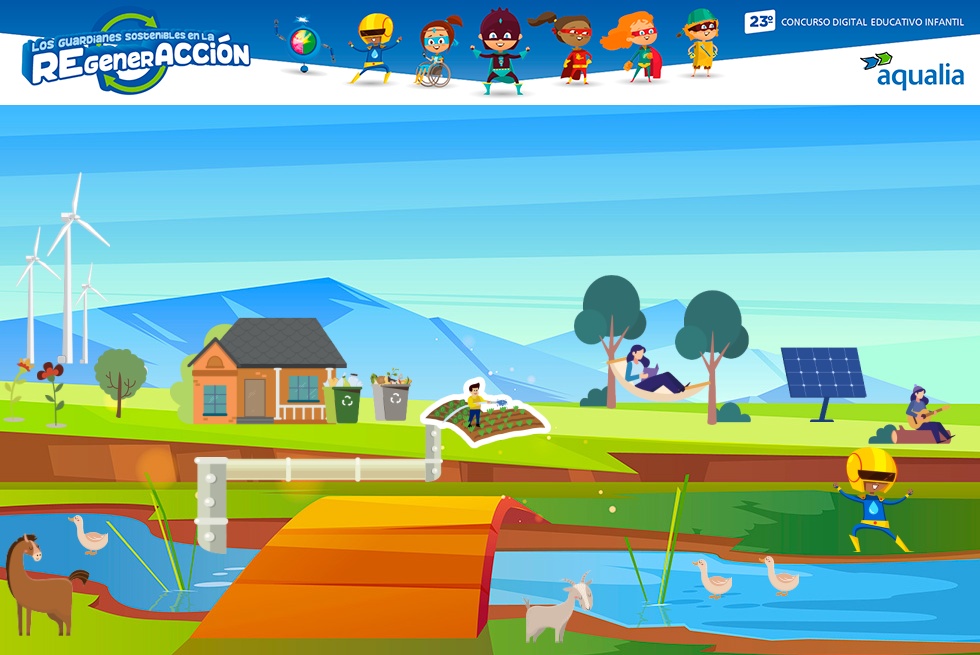Click the aqualia logo in the header
Screen dimensions: 980x655
pyautogui.click(x=912, y=71)
